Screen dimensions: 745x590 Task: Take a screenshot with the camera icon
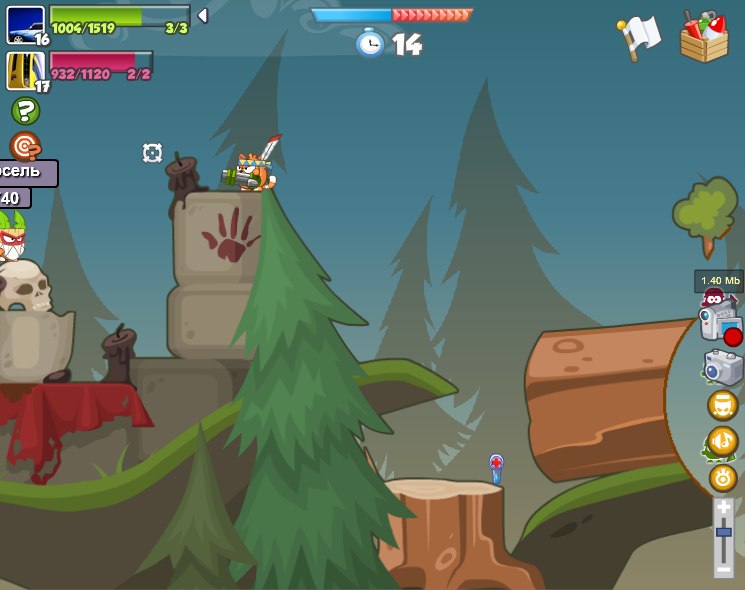tap(723, 367)
